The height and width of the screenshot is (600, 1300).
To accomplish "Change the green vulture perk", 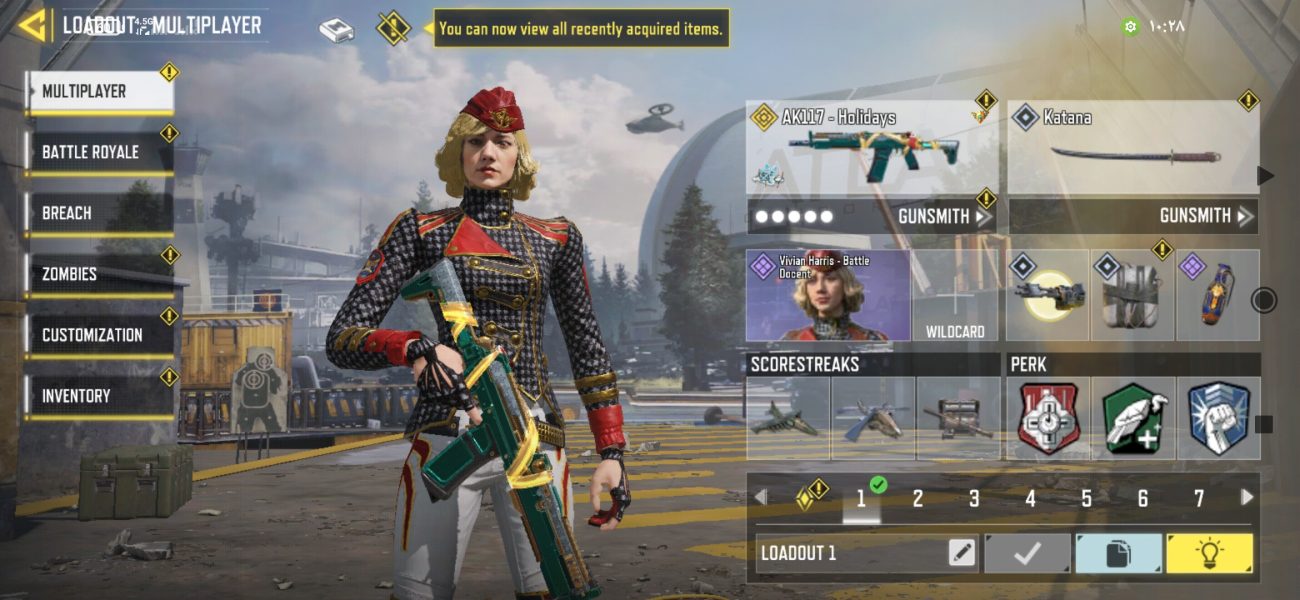I will 1133,418.
